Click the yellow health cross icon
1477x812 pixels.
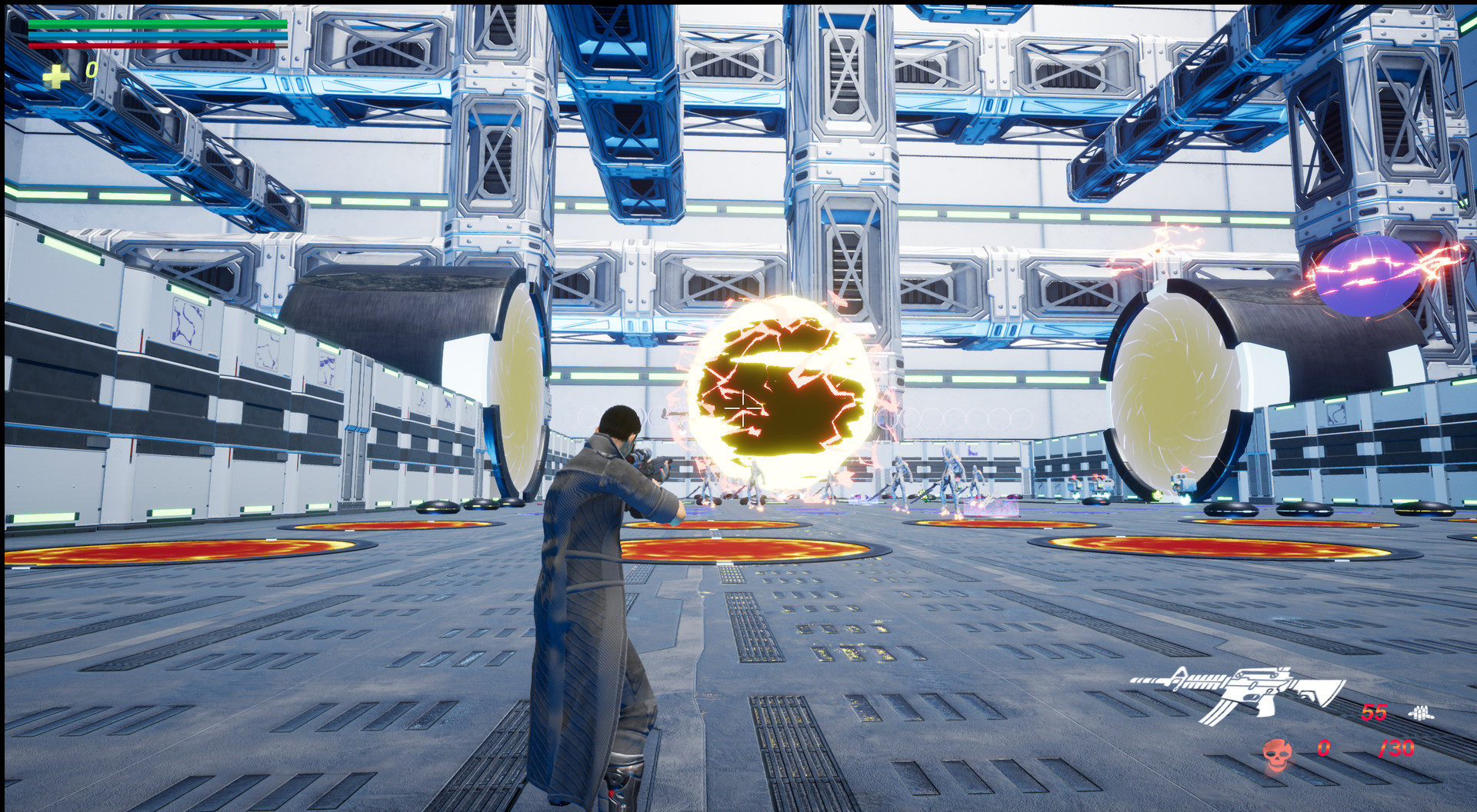pos(55,76)
